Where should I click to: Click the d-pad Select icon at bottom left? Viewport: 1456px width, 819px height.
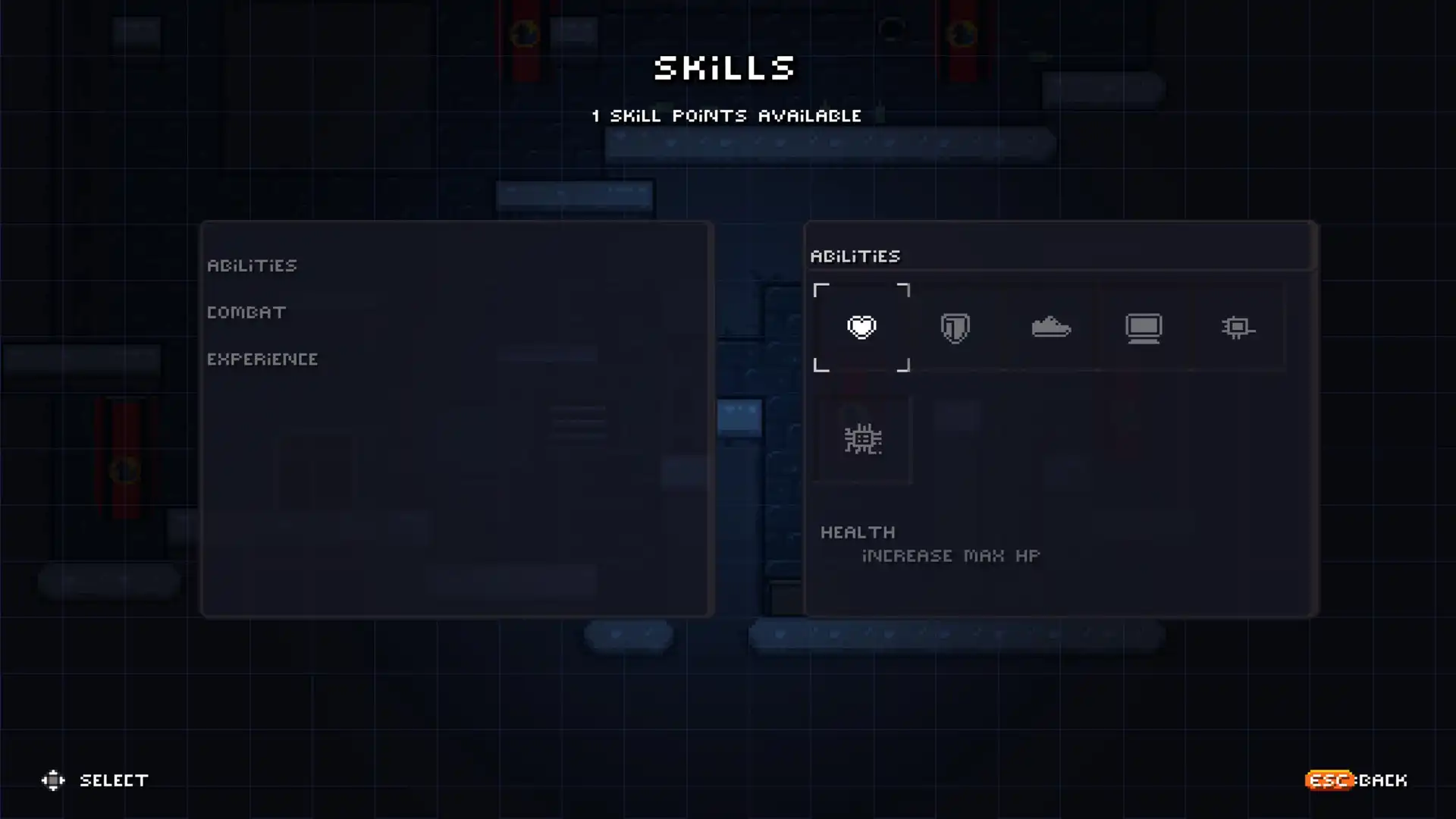tap(53, 780)
